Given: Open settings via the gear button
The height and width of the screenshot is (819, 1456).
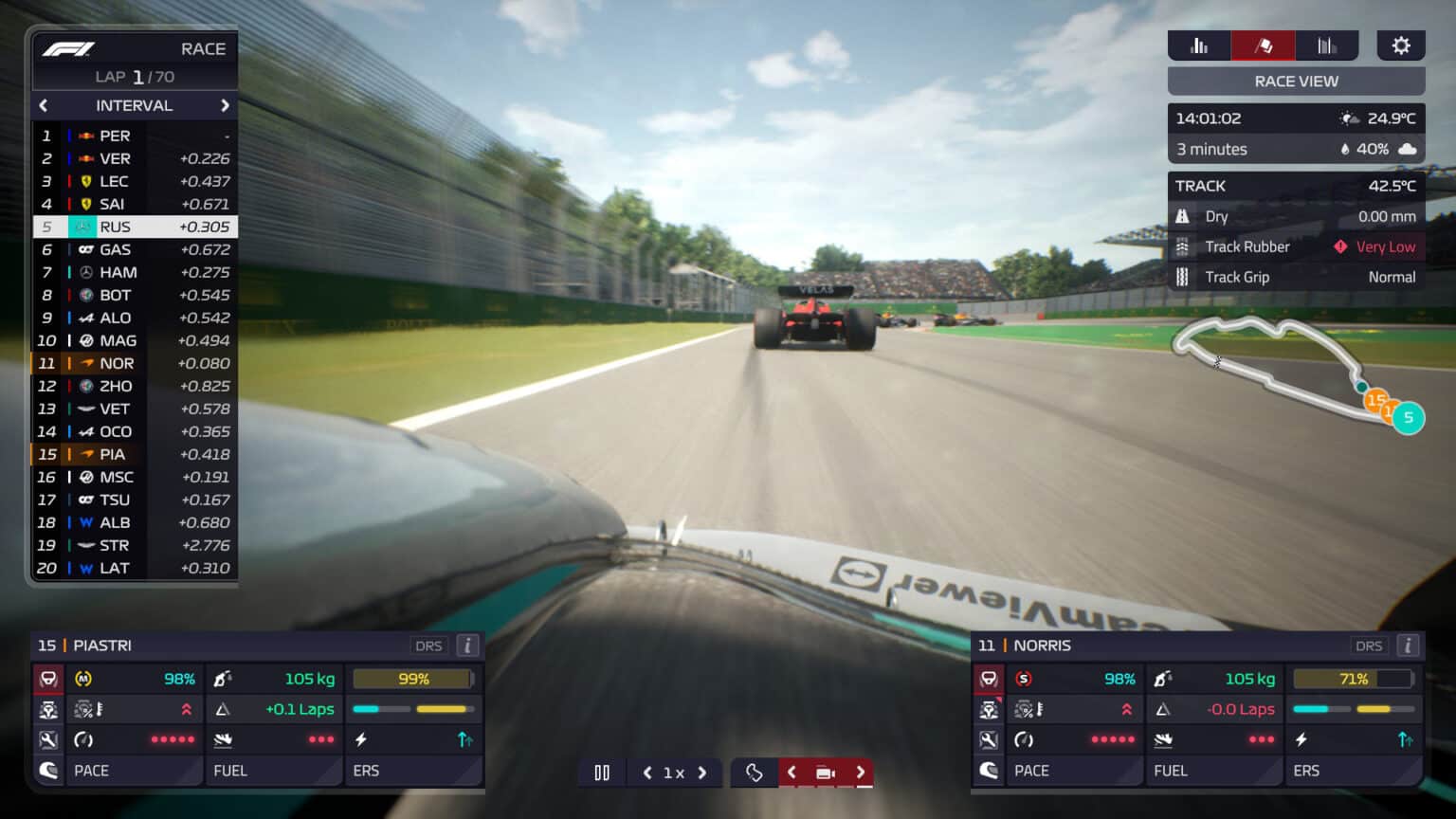Looking at the screenshot, I should pyautogui.click(x=1401, y=45).
